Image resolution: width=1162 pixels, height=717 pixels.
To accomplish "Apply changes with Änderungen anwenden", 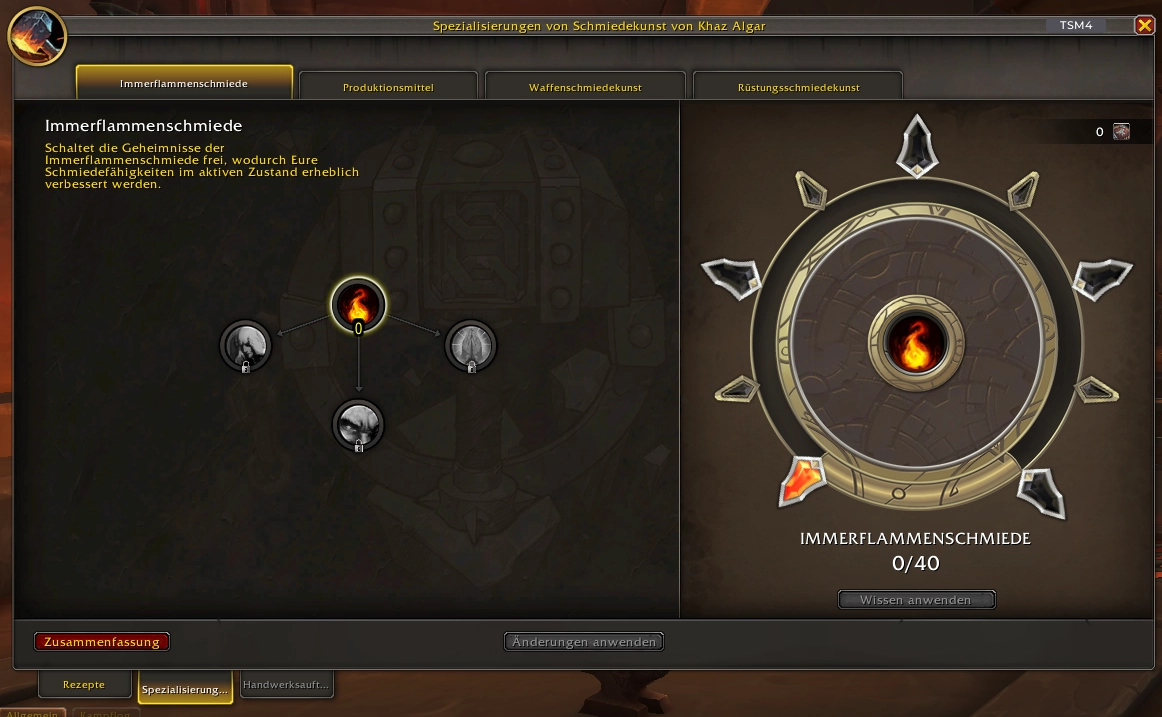I will tap(584, 642).
